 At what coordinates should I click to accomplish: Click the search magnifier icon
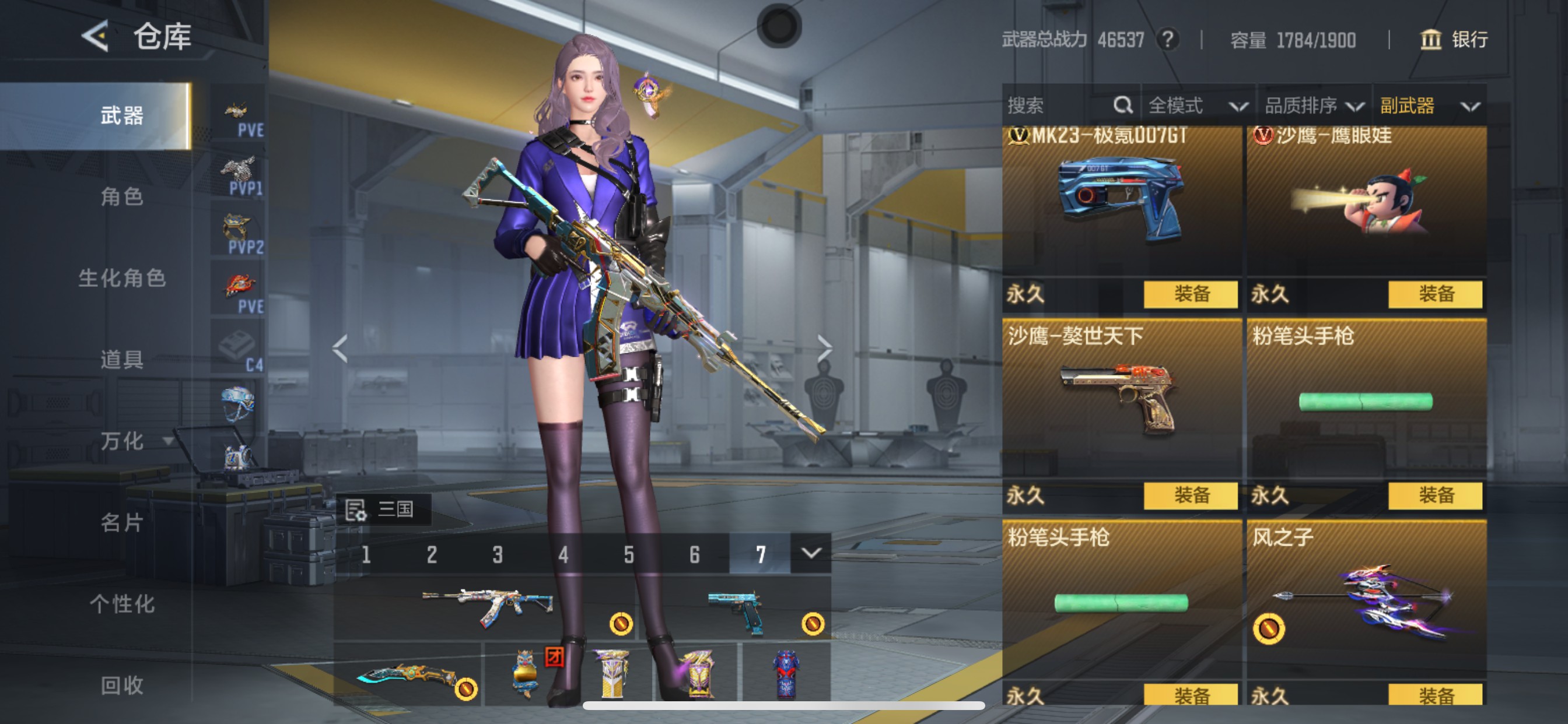pos(1122,105)
